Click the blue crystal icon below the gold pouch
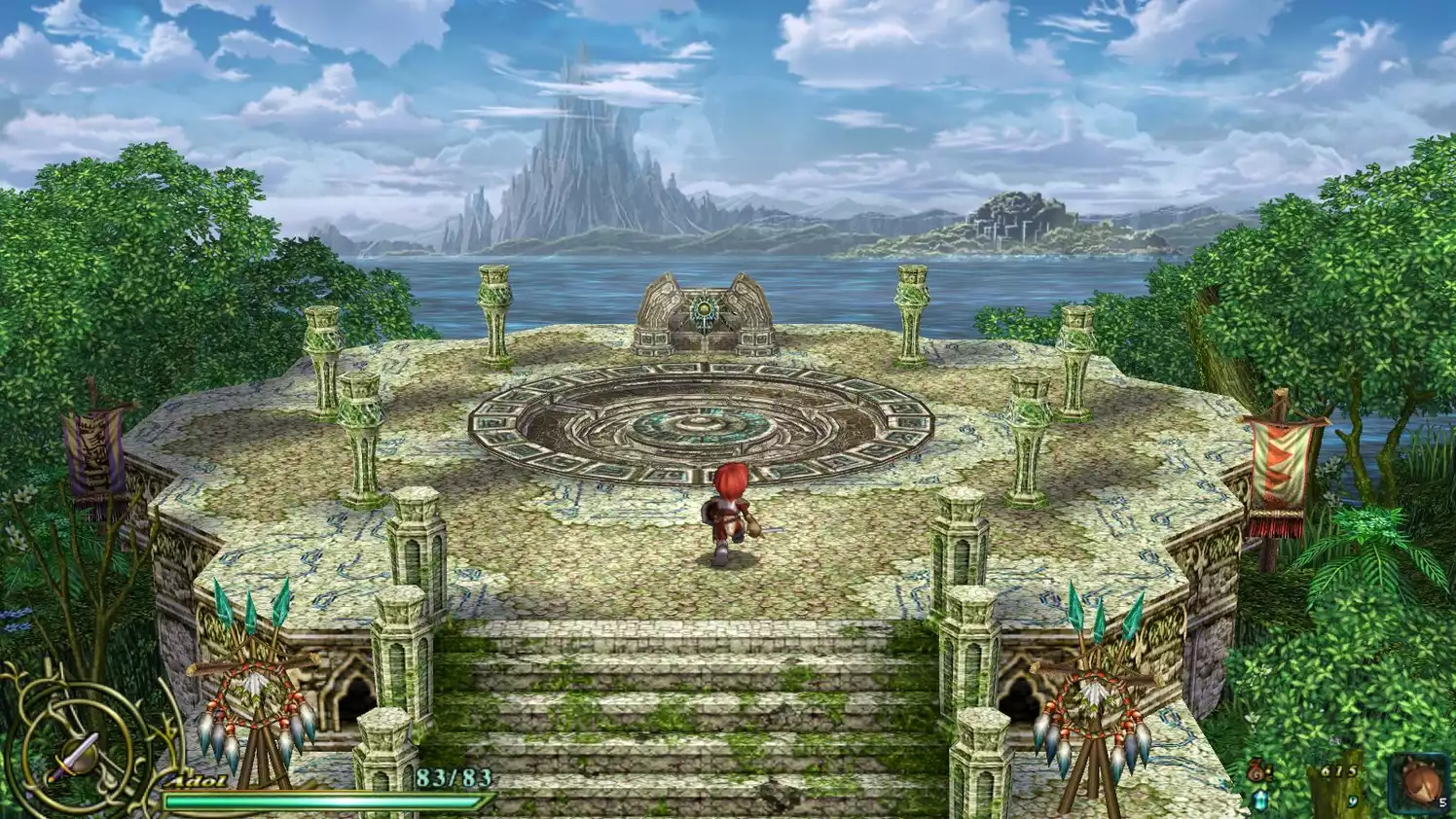This screenshot has height=819, width=1456. pos(1259,801)
